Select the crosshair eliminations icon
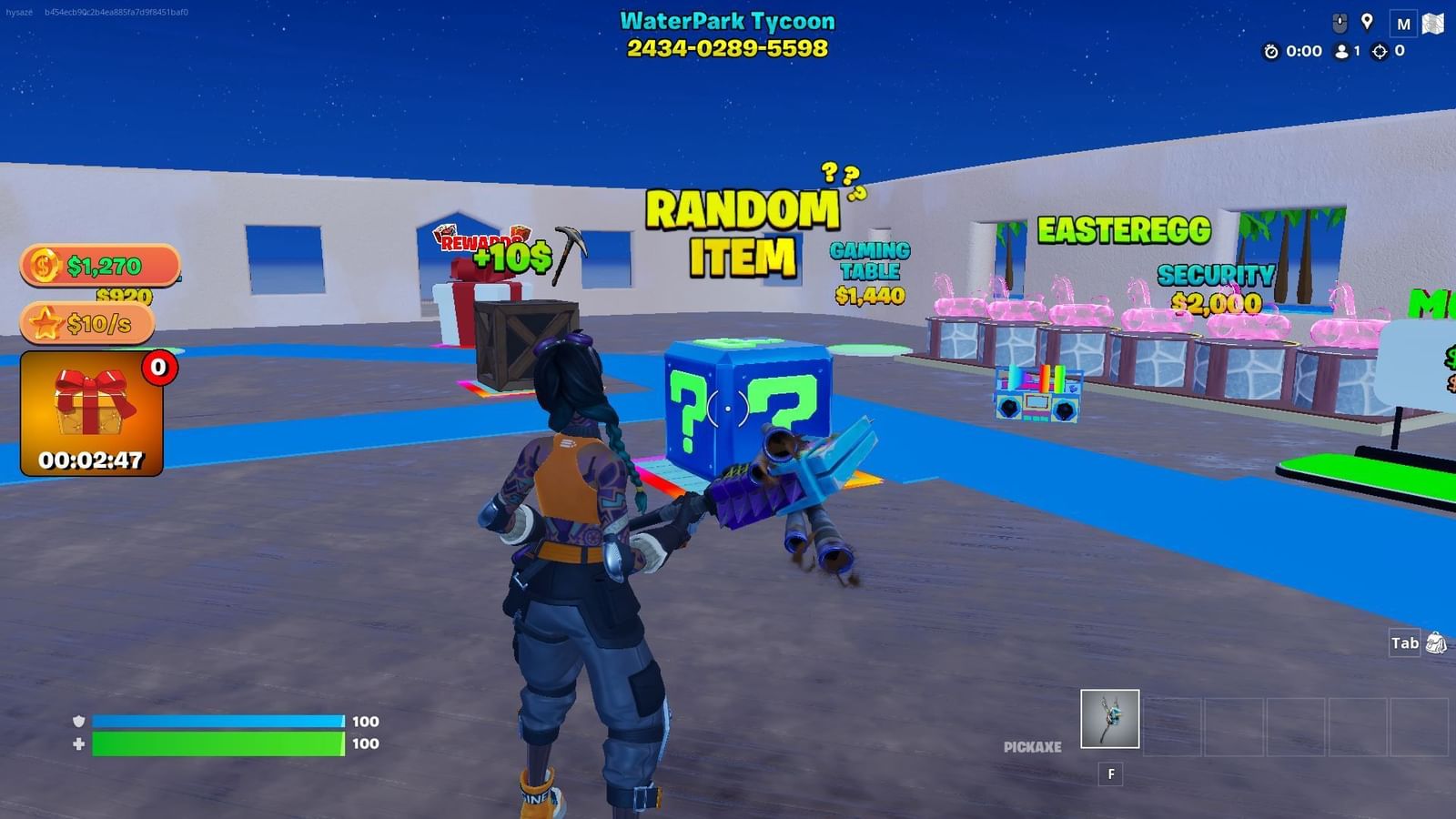The image size is (1456, 819). click(x=1381, y=52)
